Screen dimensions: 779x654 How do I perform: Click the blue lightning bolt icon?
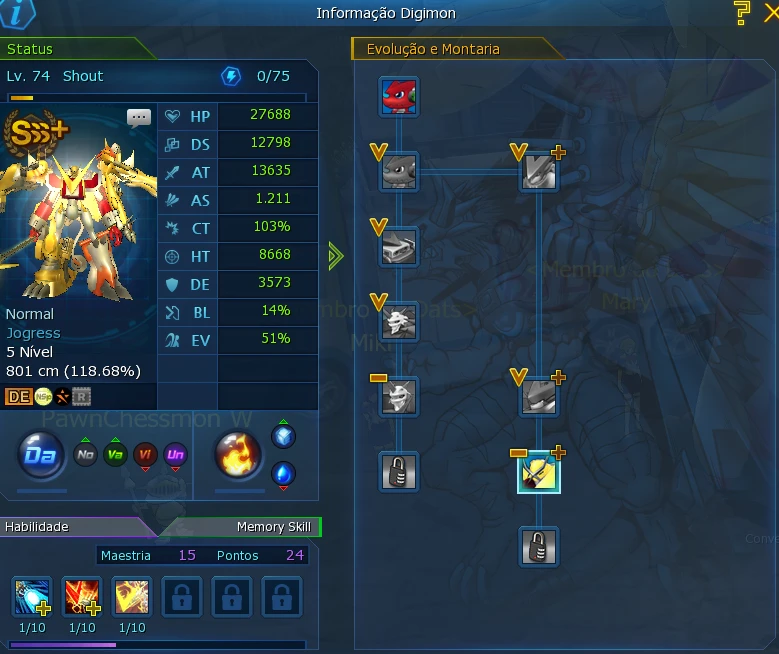click(x=231, y=76)
